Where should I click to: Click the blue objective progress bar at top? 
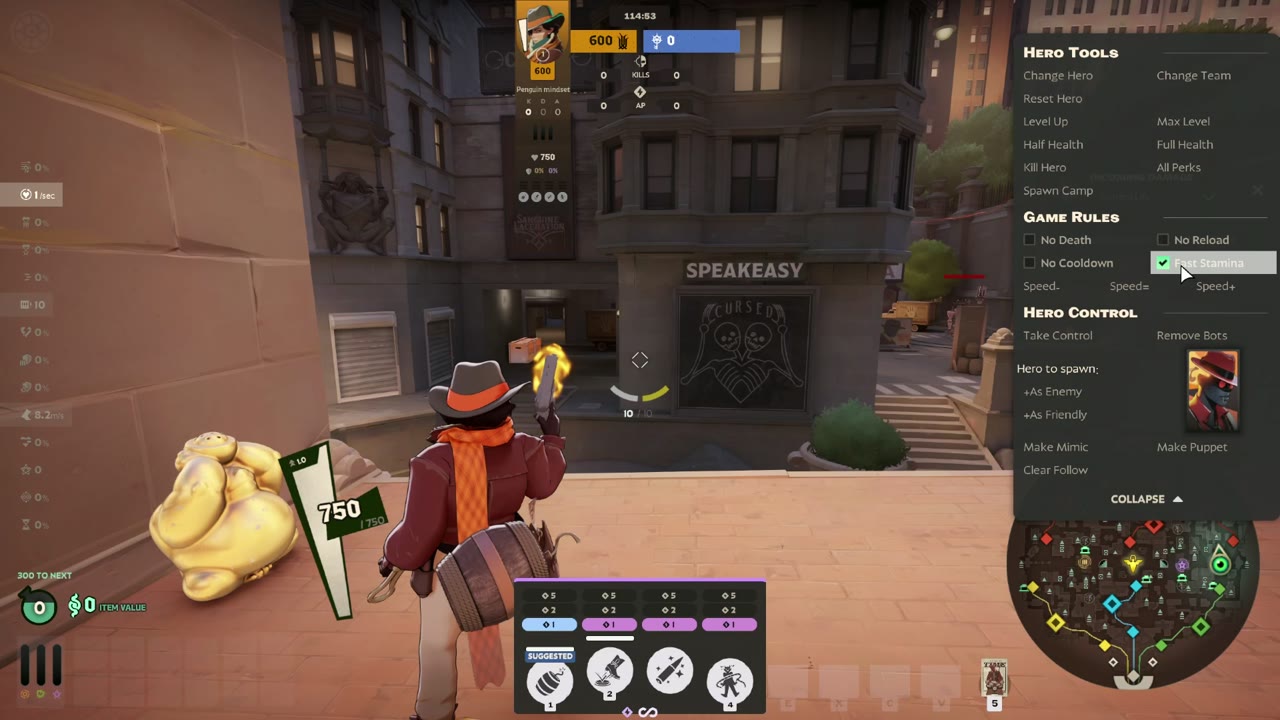pos(690,40)
